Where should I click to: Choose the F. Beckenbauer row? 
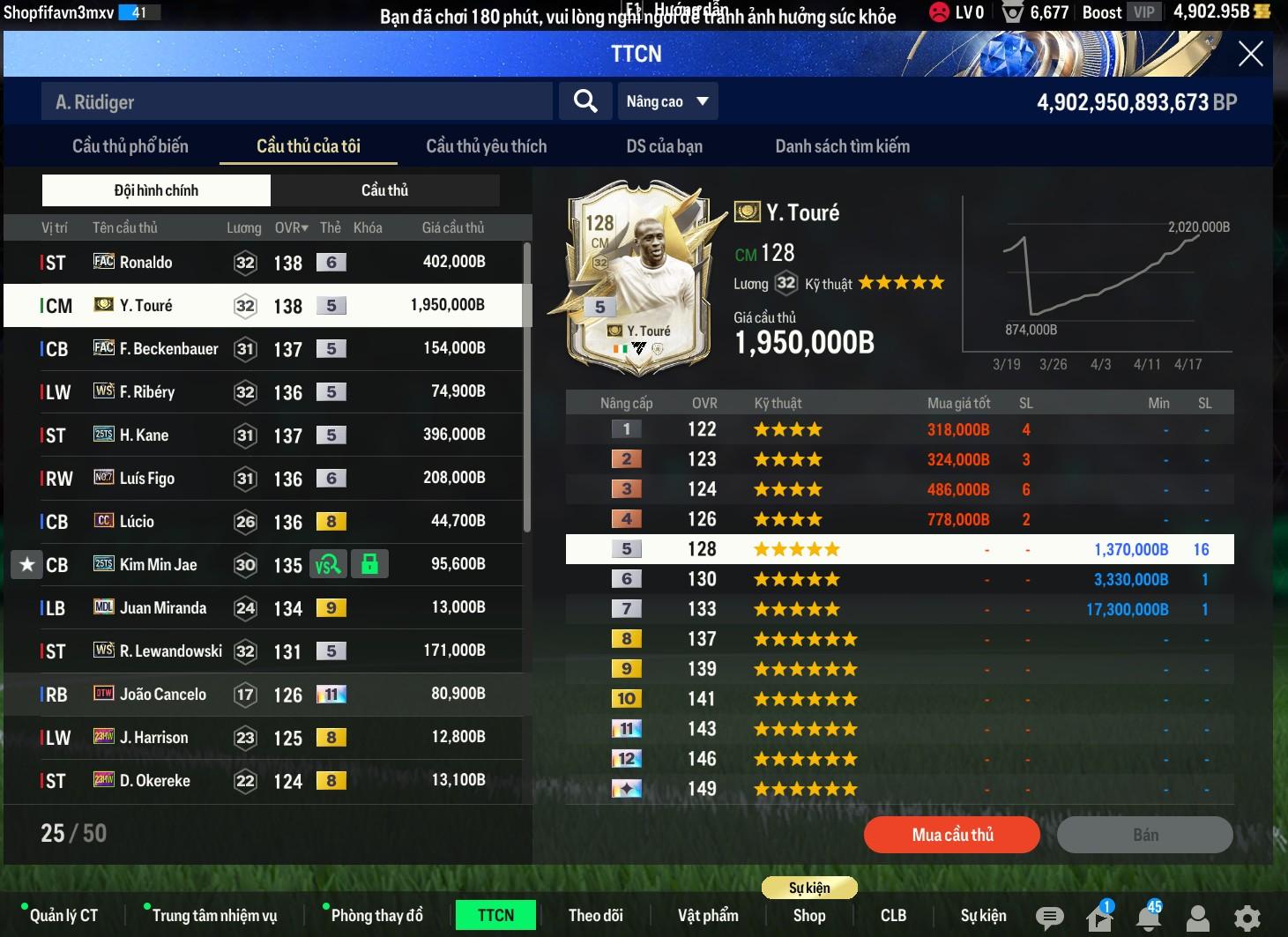pyautogui.click(x=264, y=348)
